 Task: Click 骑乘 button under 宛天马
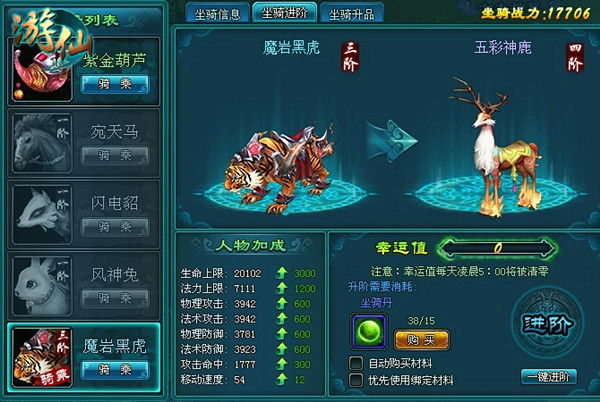click(x=116, y=154)
